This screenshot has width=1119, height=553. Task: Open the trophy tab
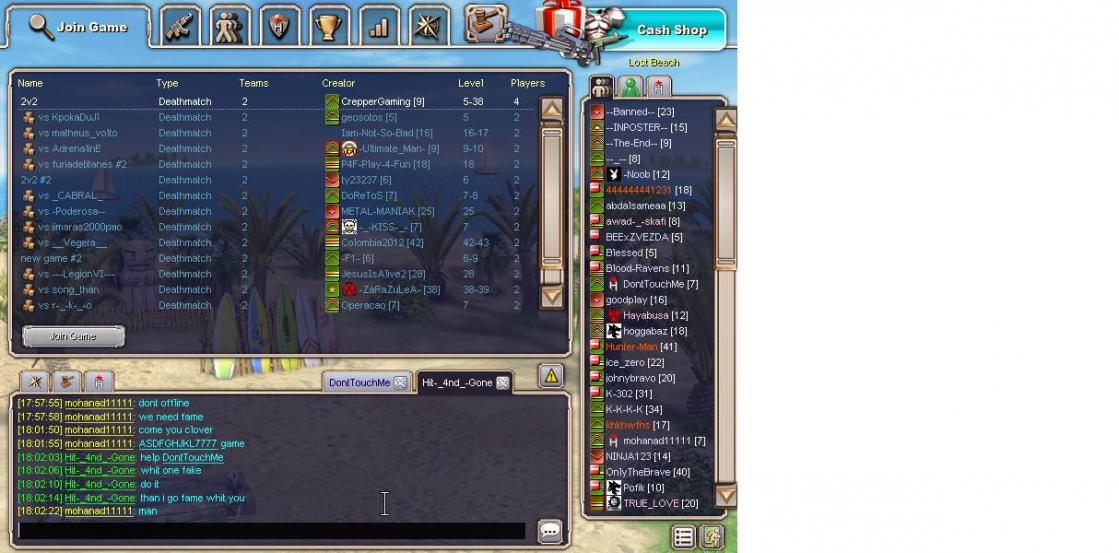(328, 27)
